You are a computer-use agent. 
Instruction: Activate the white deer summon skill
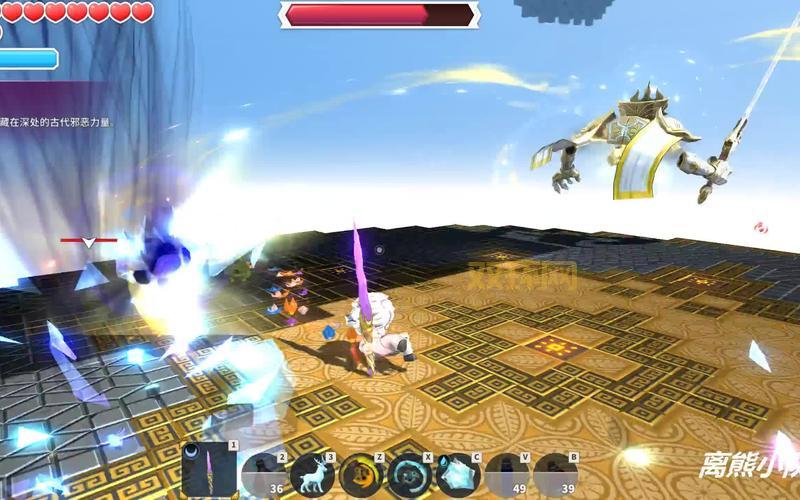pos(311,474)
